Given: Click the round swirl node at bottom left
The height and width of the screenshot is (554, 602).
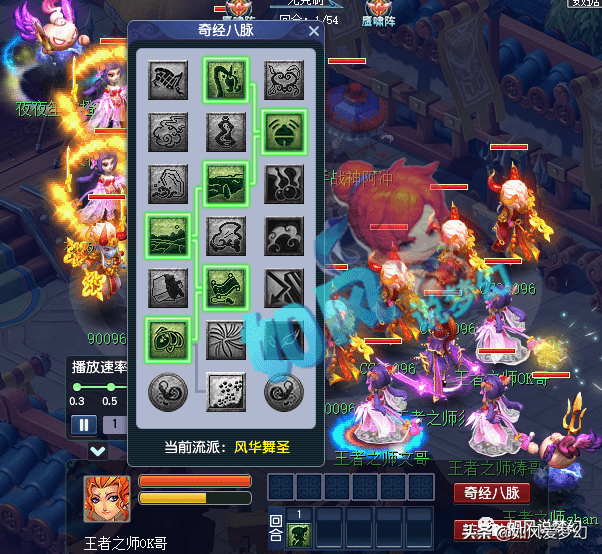Looking at the screenshot, I should point(166,391).
